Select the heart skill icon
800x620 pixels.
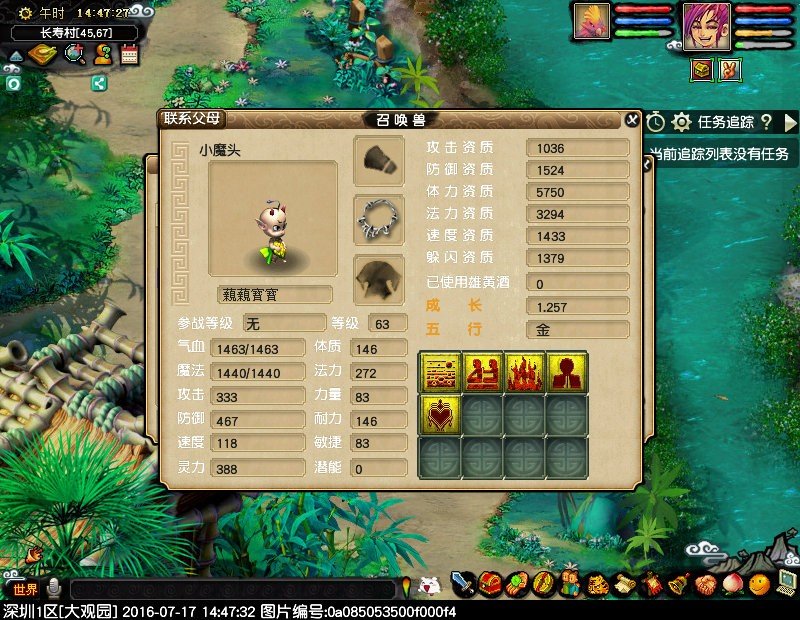(x=440, y=414)
